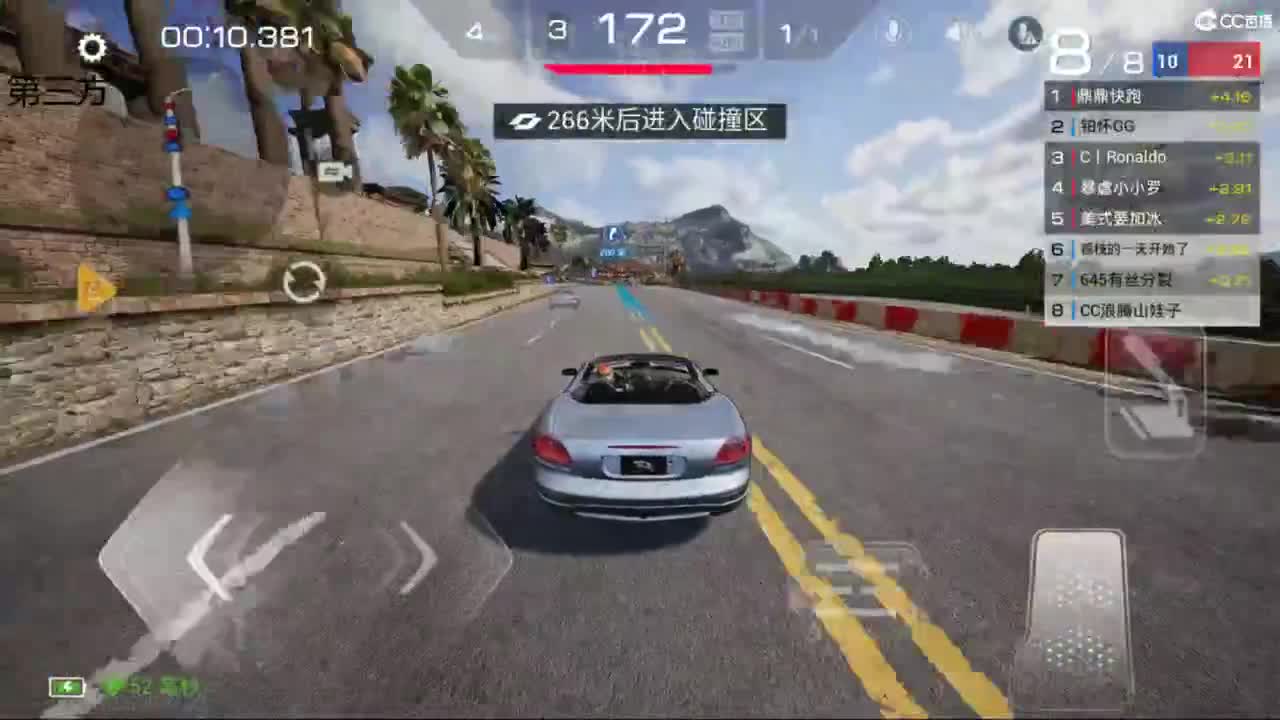Expand the full race leaderboard panel
Screen dimensions: 1280x720
tap(1150, 200)
